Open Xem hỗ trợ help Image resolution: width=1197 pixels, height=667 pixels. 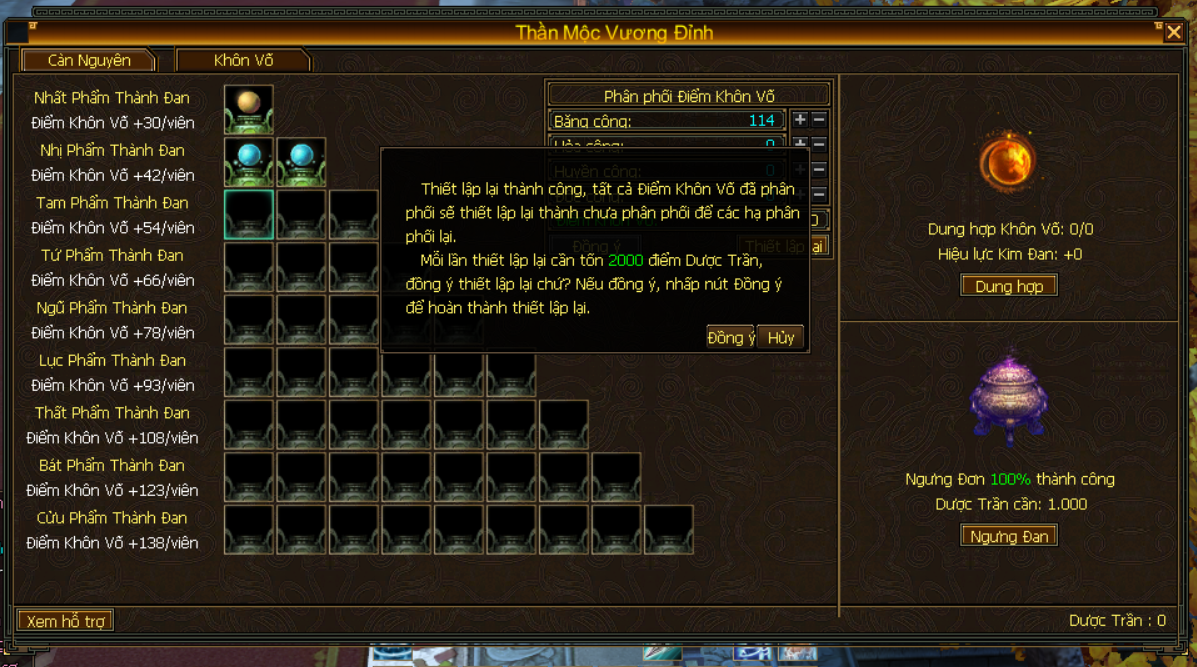coord(66,621)
